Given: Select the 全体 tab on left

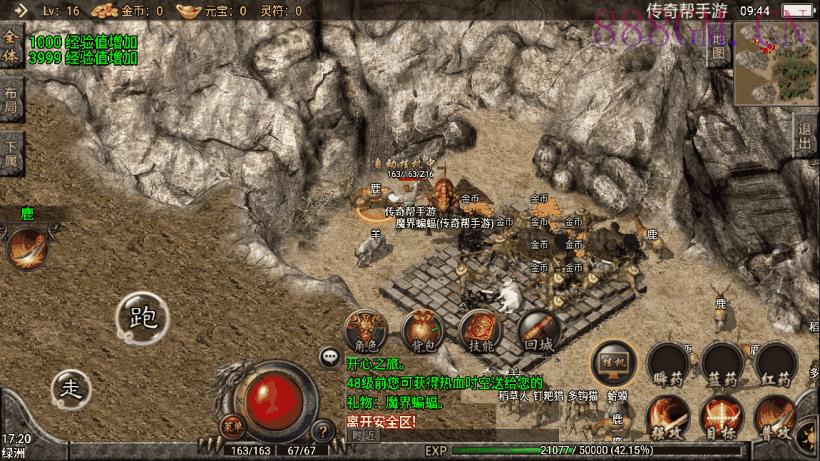Looking at the screenshot, I should coord(11,46).
